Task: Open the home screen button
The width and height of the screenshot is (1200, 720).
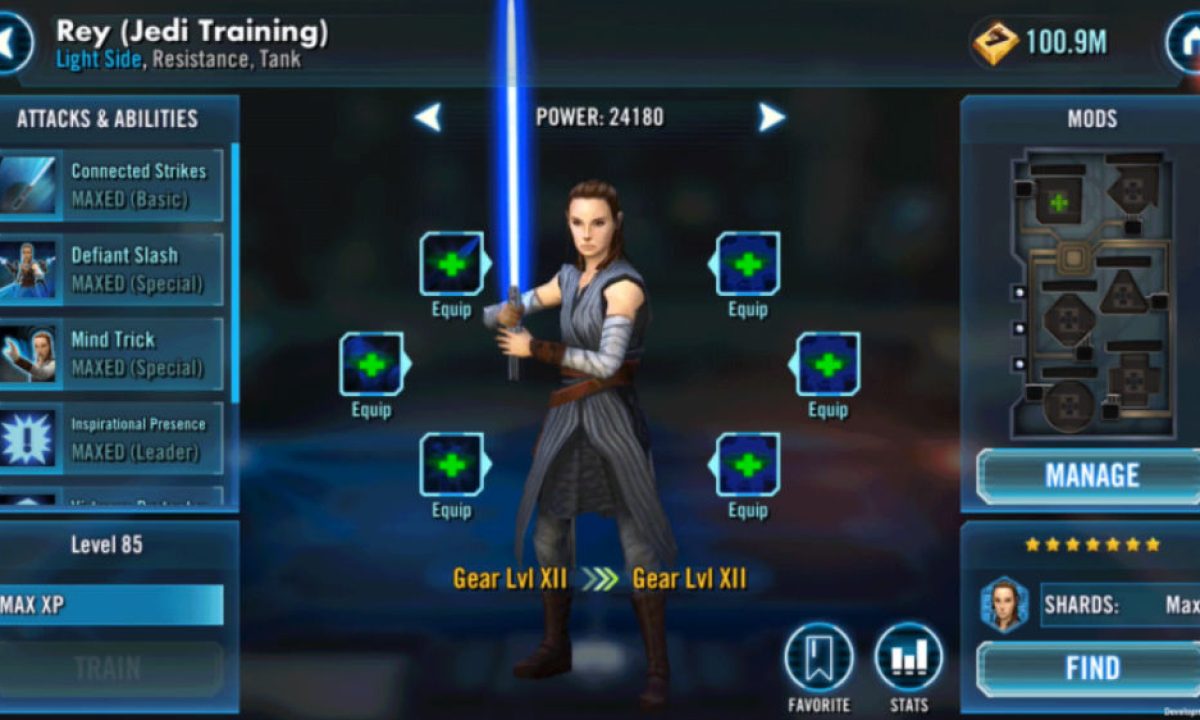Action: (x=1184, y=43)
